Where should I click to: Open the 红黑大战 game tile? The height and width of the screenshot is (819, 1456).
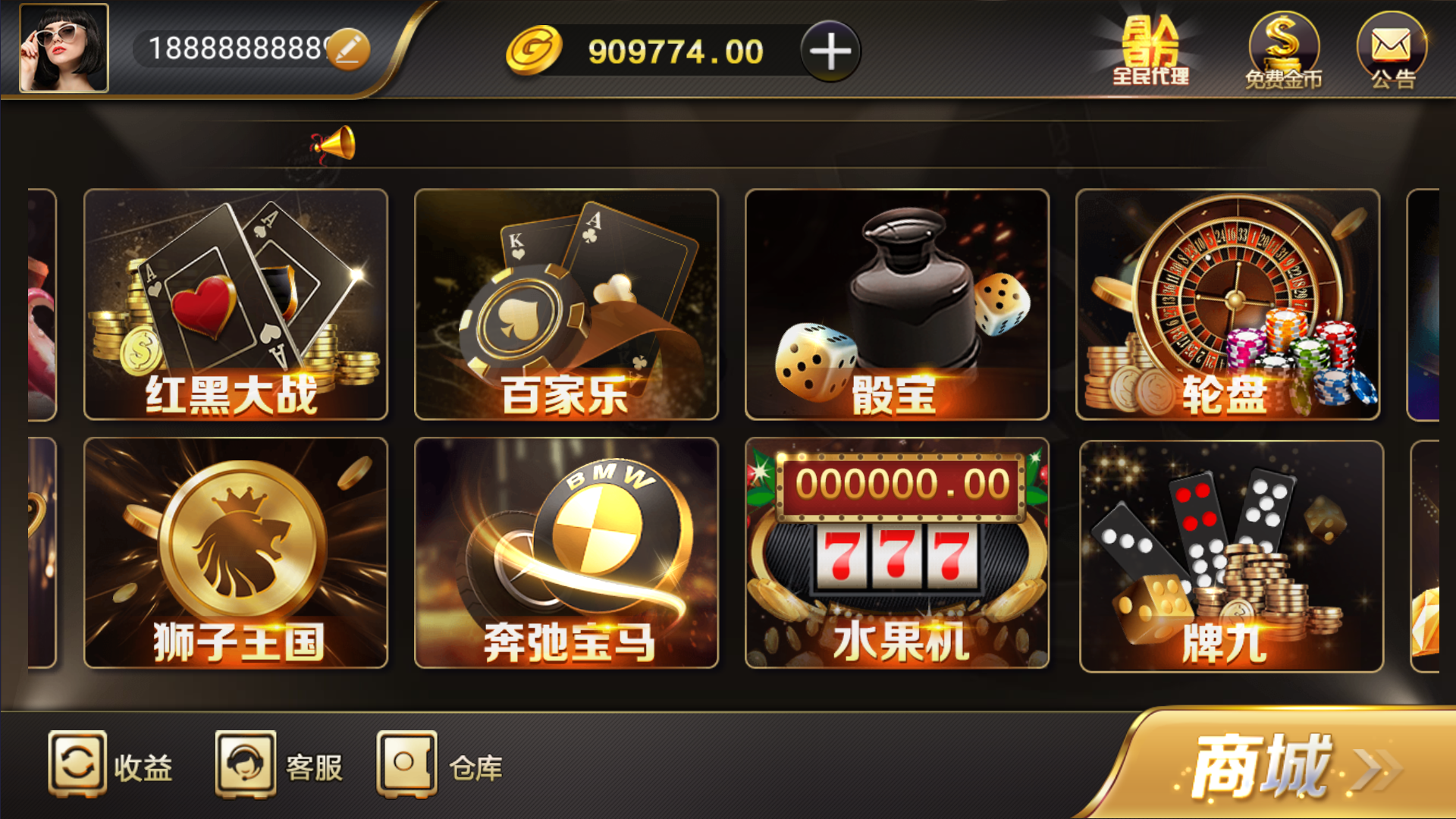pyautogui.click(x=234, y=303)
